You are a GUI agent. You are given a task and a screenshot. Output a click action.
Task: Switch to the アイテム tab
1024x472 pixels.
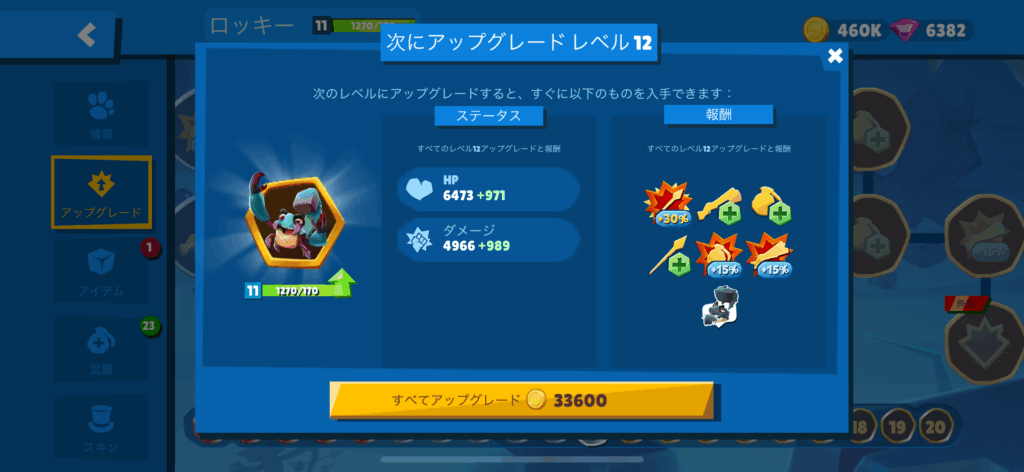101,271
